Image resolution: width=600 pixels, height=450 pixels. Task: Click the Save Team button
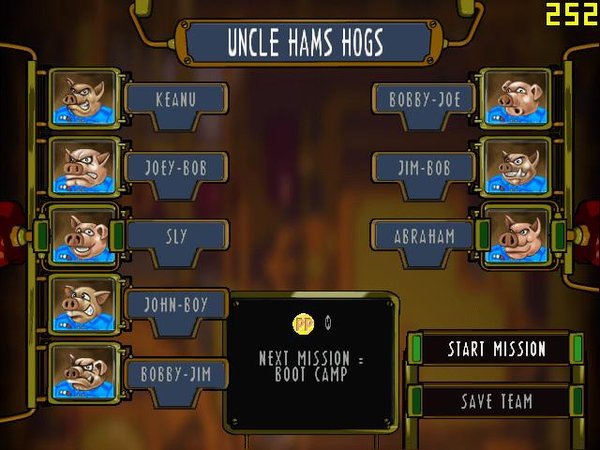click(x=496, y=401)
